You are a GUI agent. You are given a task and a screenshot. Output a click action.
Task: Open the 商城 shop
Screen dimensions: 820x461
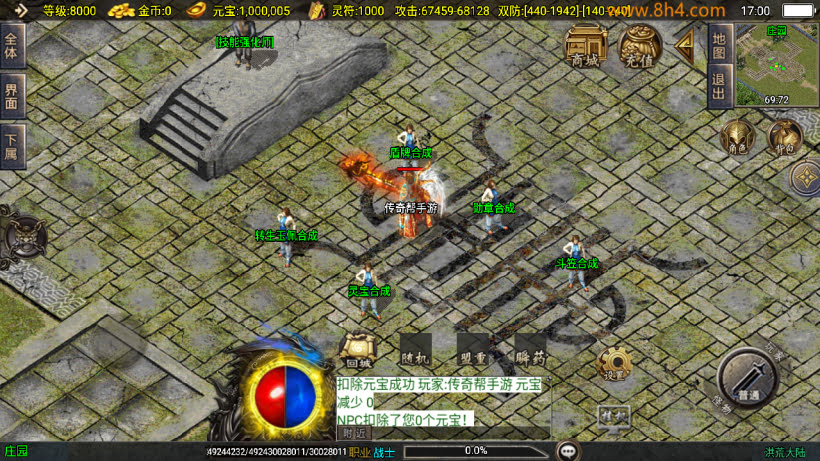[x=586, y=45]
